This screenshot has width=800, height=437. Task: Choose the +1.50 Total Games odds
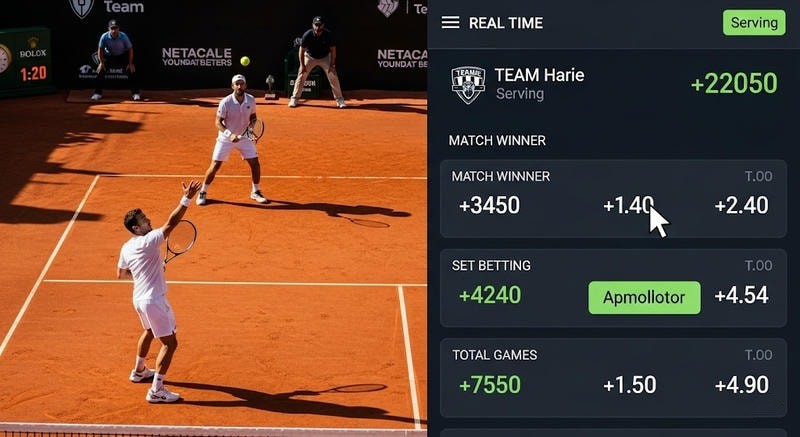[x=630, y=385]
